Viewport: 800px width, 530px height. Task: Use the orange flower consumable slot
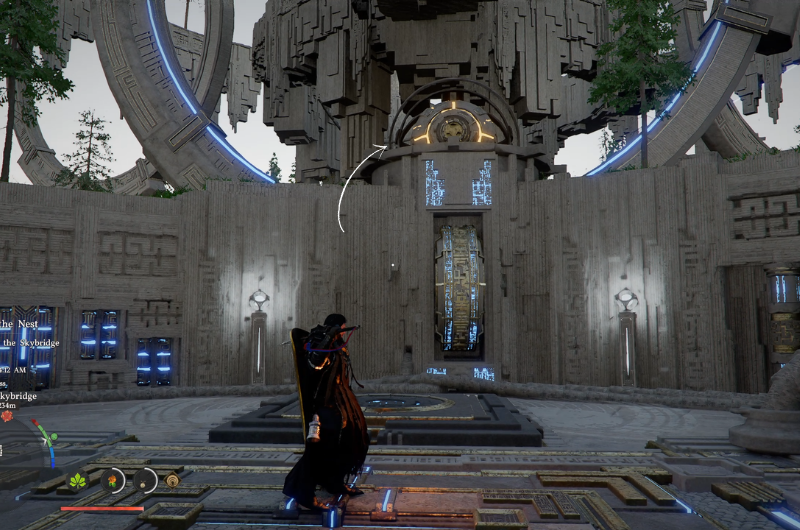point(114,480)
